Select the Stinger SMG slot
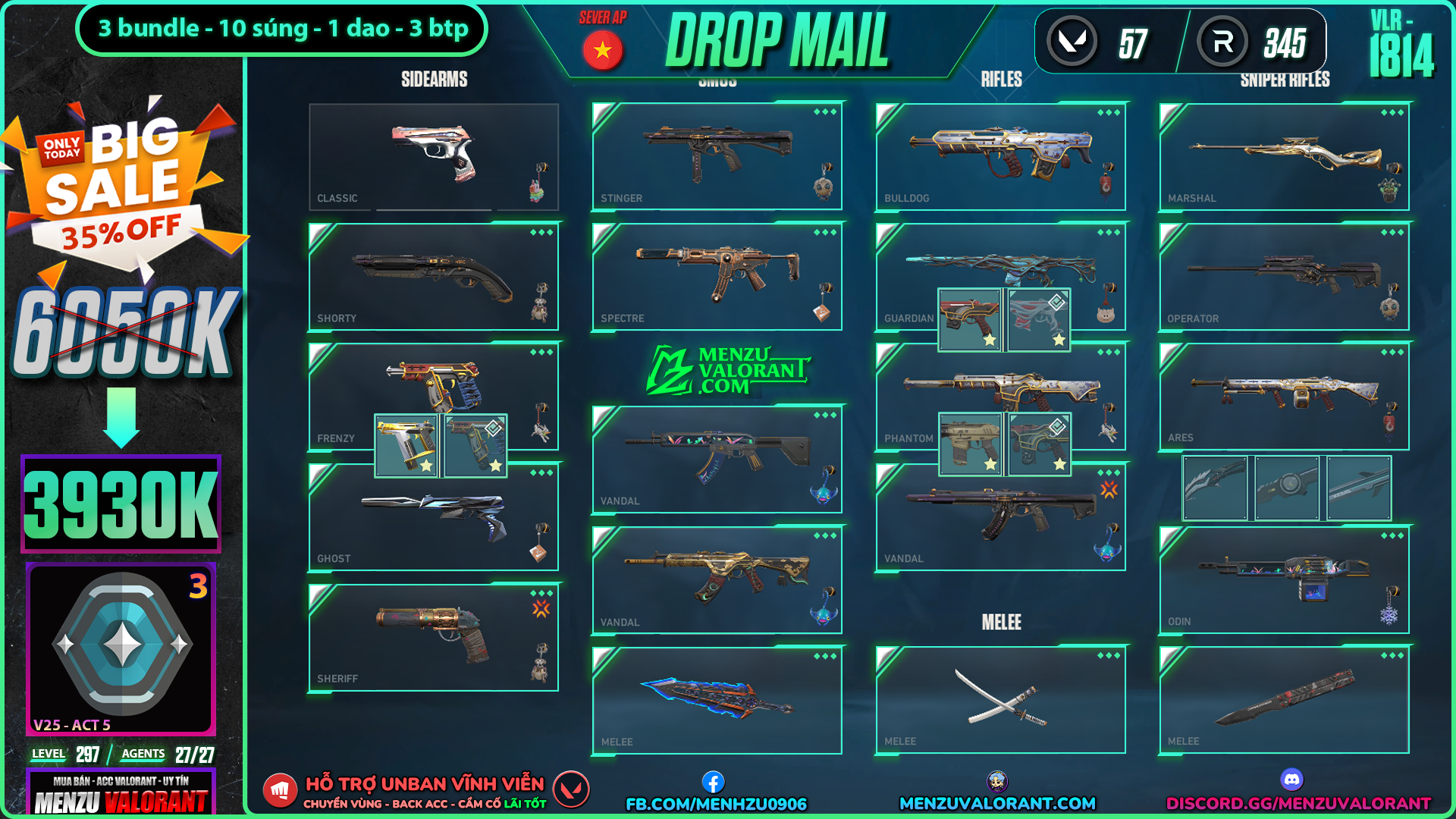The height and width of the screenshot is (819, 1456). click(x=717, y=156)
